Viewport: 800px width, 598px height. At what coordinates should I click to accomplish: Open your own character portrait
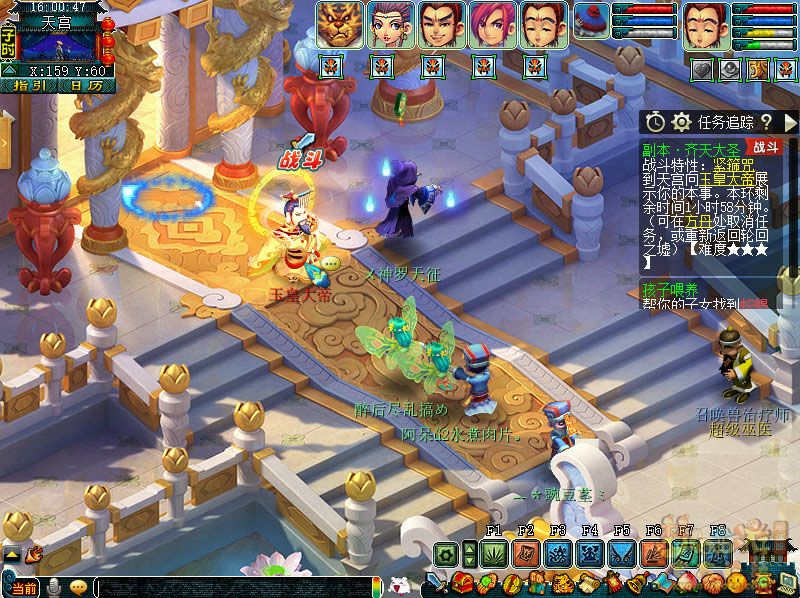[x=705, y=25]
